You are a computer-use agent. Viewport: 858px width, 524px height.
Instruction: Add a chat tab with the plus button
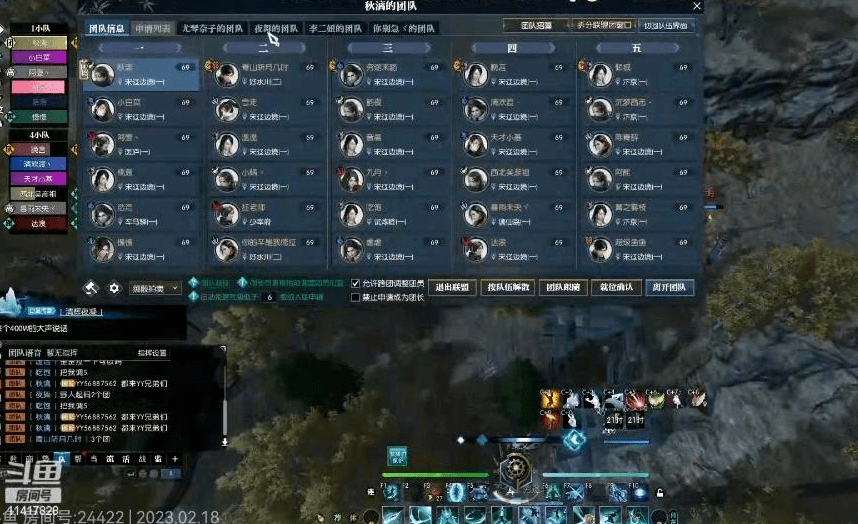coord(175,459)
